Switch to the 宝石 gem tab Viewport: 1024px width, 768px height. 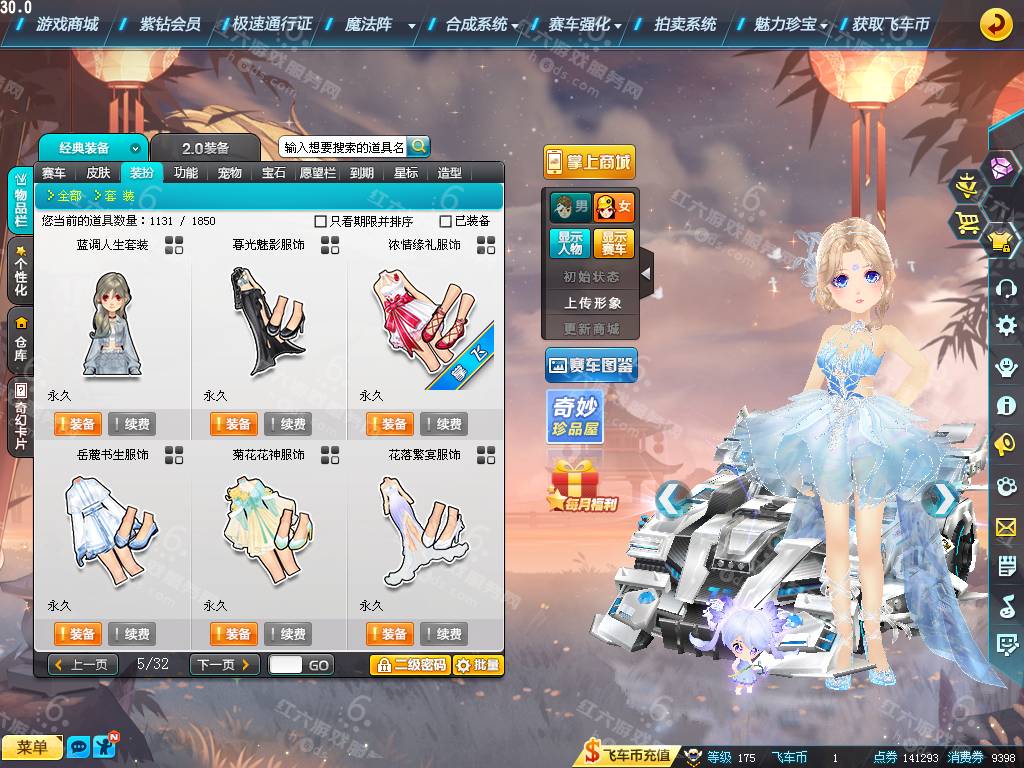click(x=274, y=173)
